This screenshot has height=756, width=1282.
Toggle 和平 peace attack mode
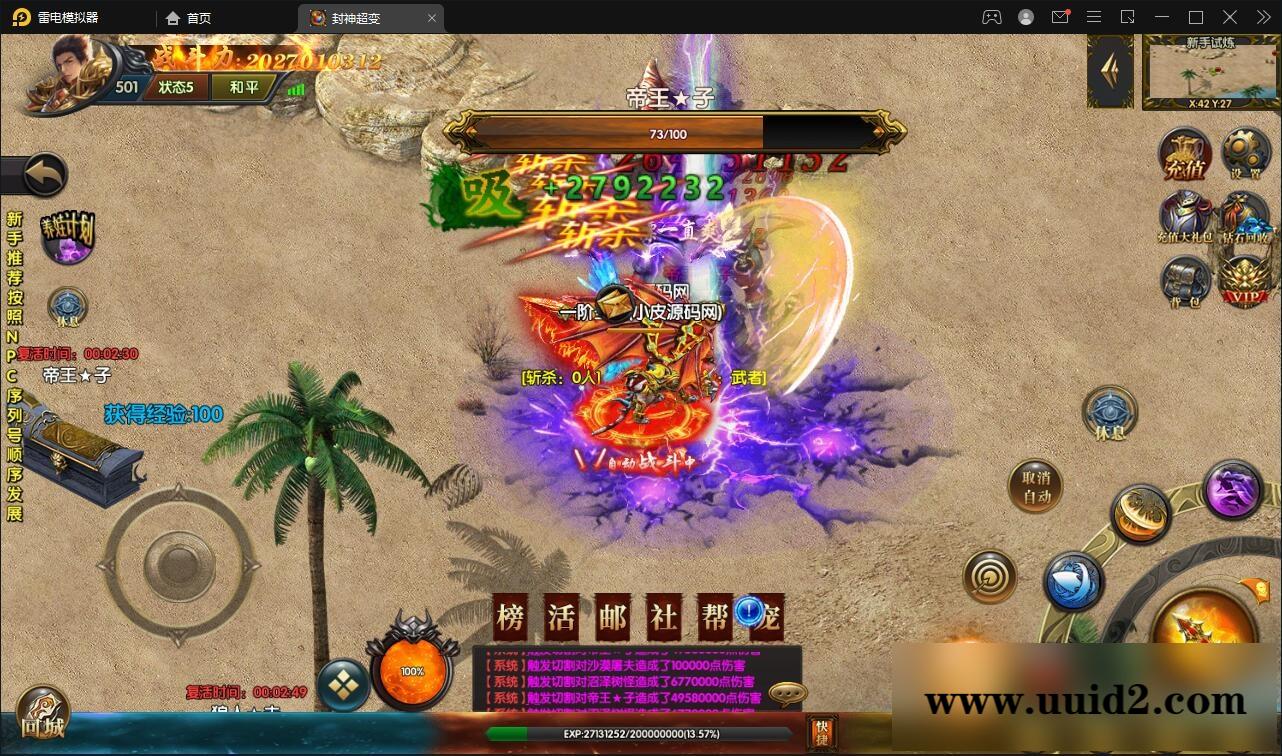pyautogui.click(x=243, y=87)
